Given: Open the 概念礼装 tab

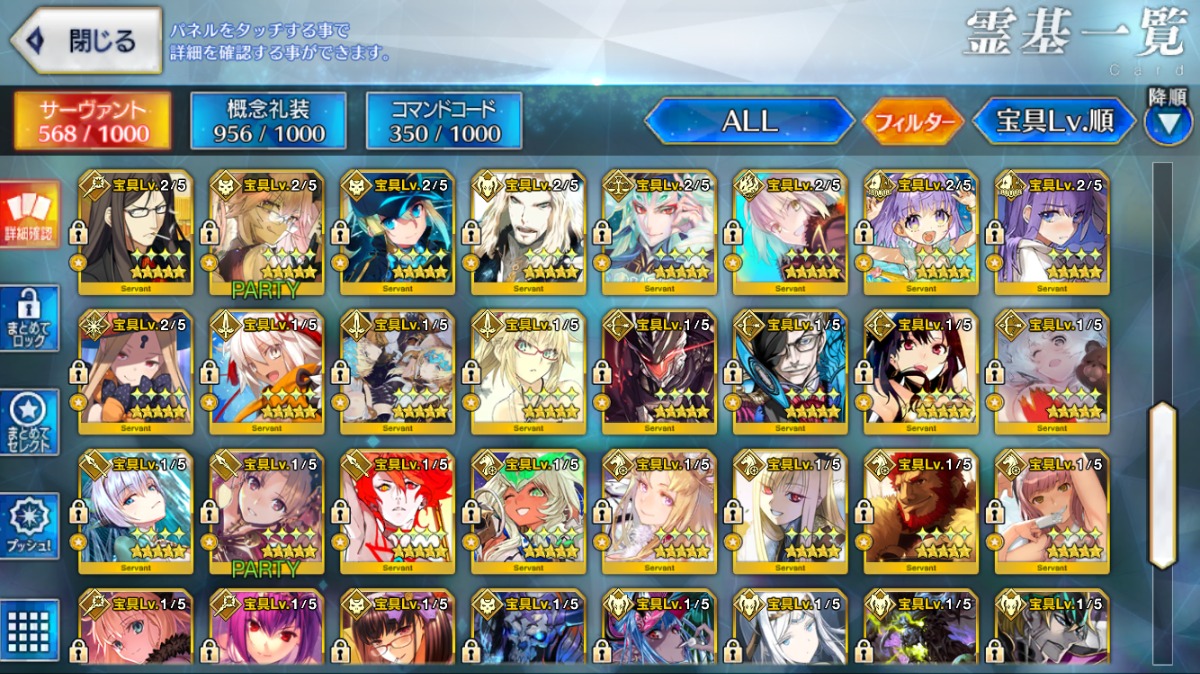Looking at the screenshot, I should pos(268,121).
